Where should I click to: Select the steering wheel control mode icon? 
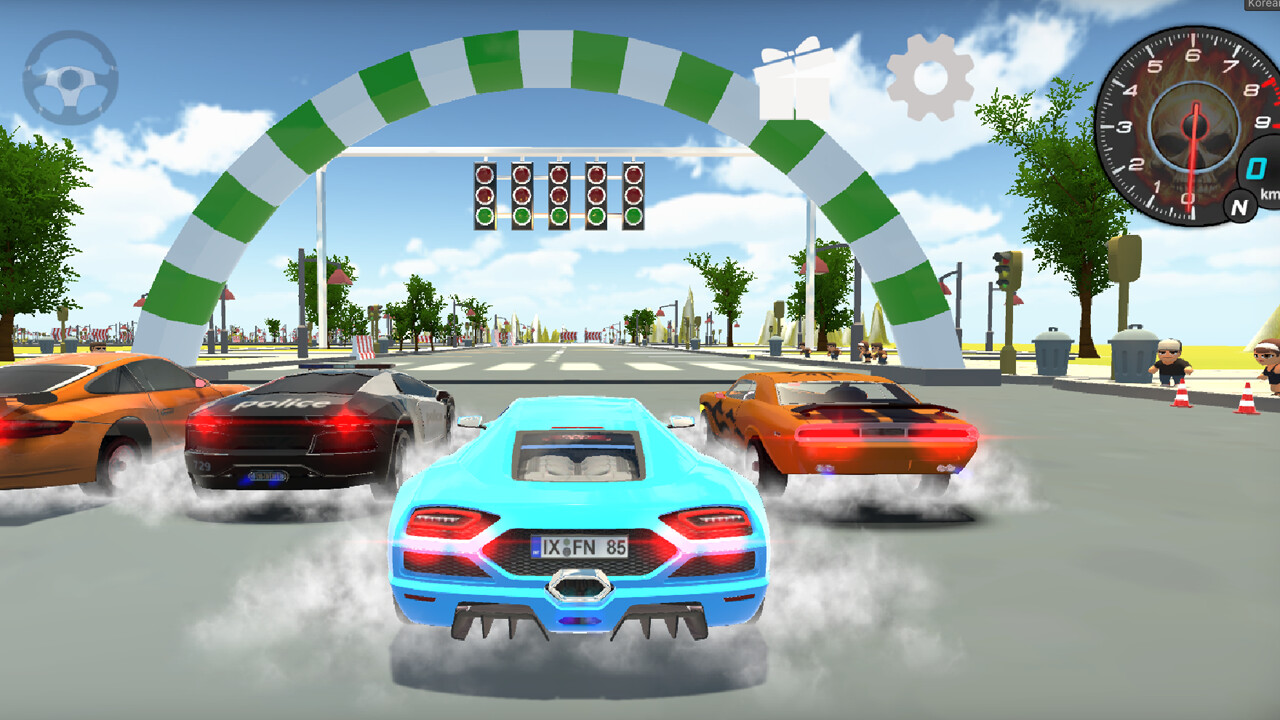pyautogui.click(x=70, y=75)
